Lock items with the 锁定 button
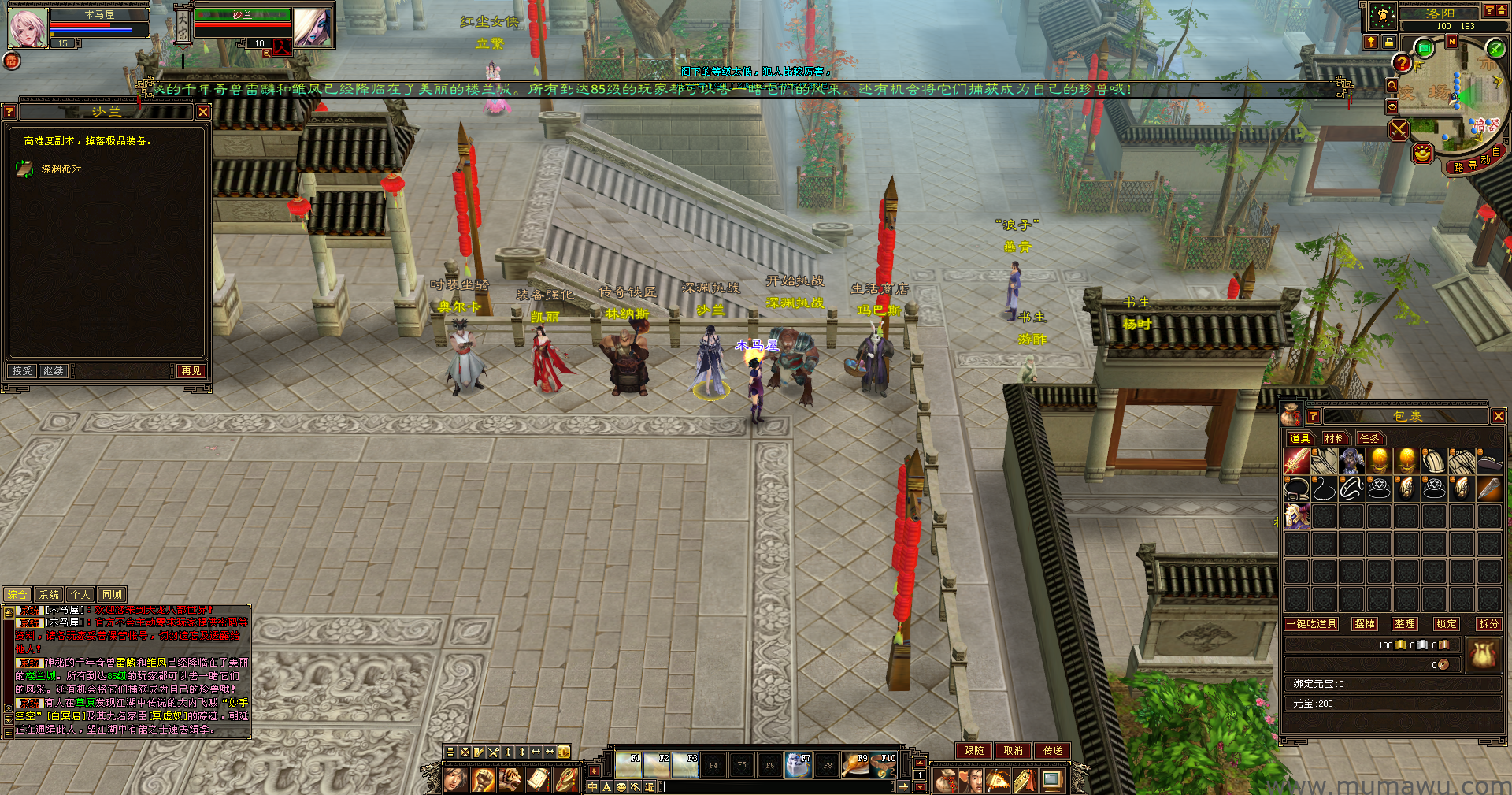Viewport: 1512px width, 795px height. click(x=1447, y=623)
